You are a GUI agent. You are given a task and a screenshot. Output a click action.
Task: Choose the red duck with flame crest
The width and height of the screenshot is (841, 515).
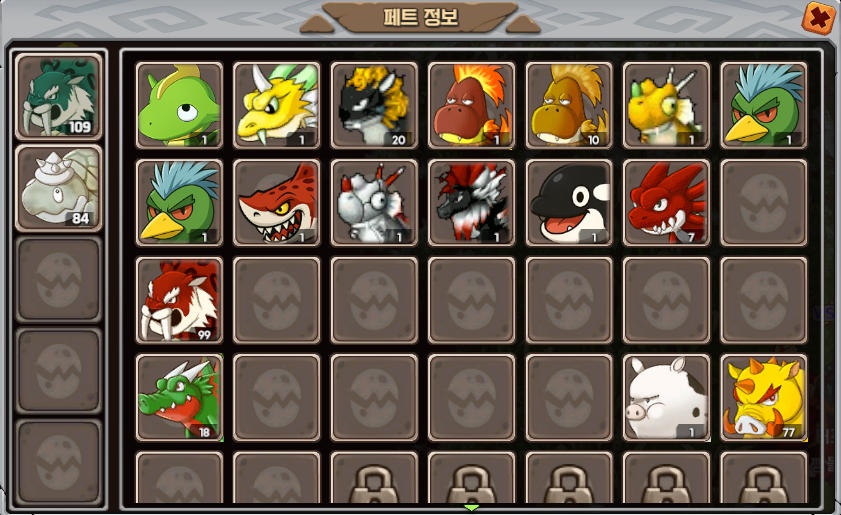[x=471, y=105]
